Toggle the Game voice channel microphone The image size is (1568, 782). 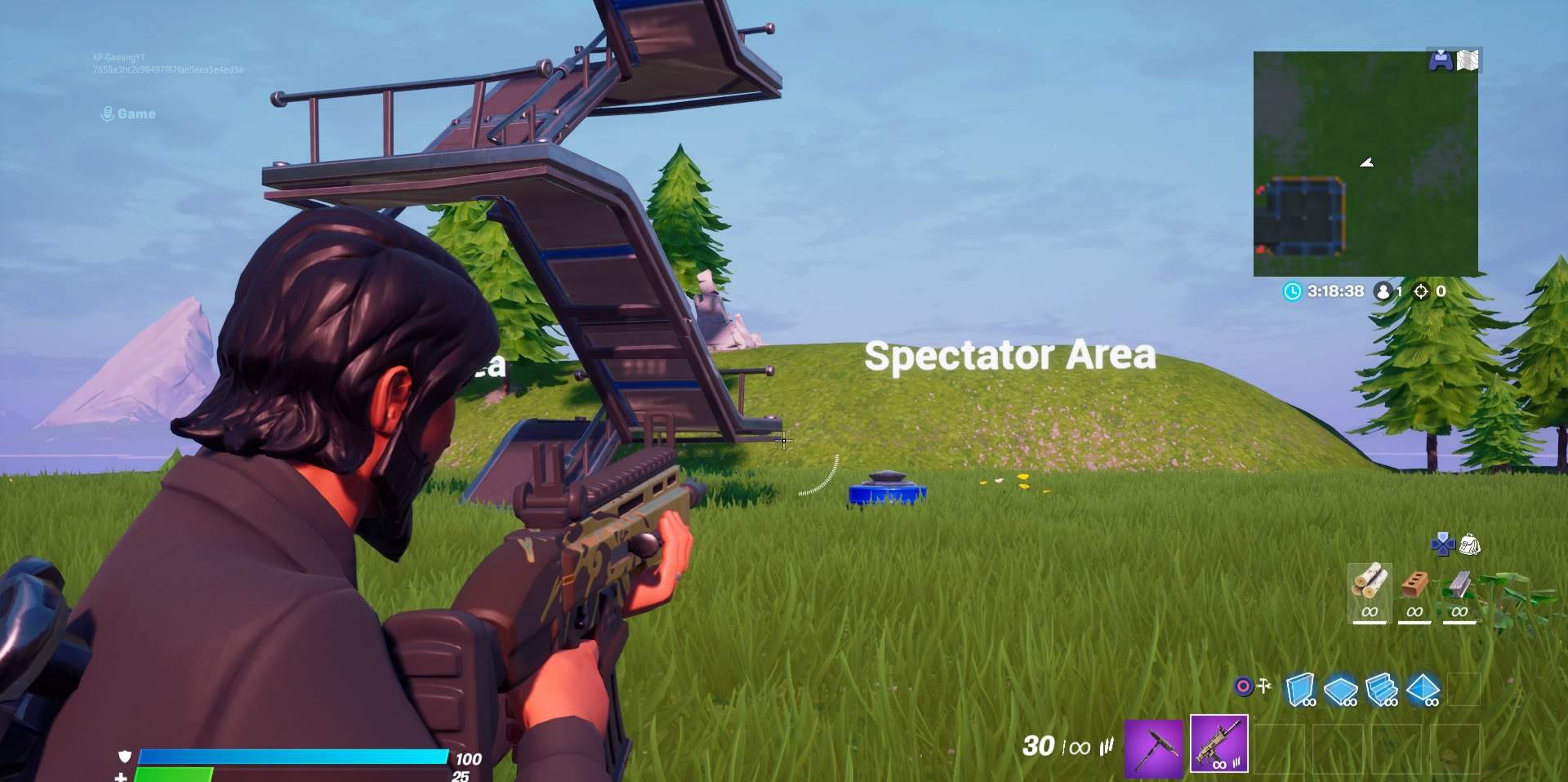click(107, 113)
